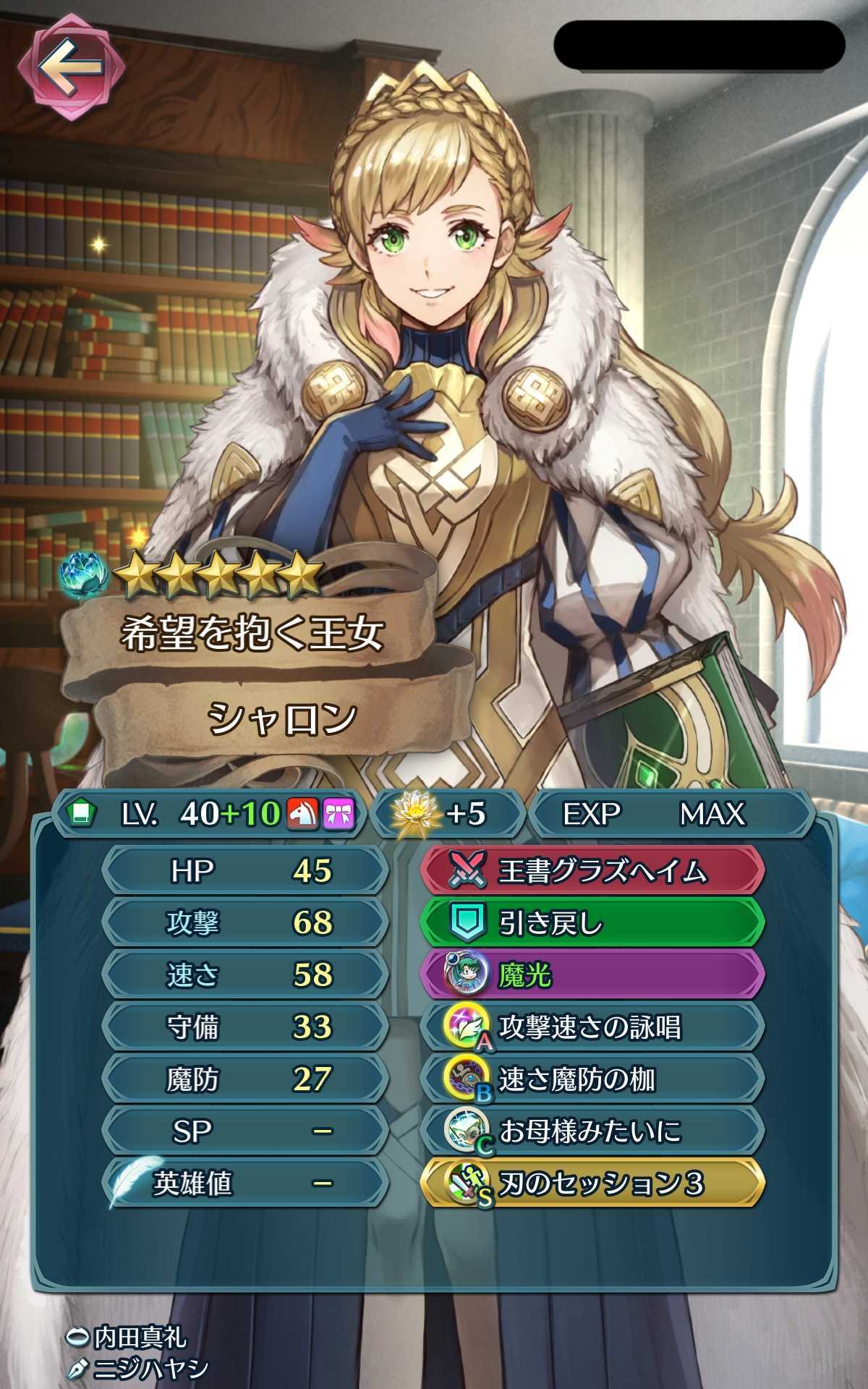Open the assist skill 引き戻し
Viewport: 868px width, 1389px height.
(592, 924)
